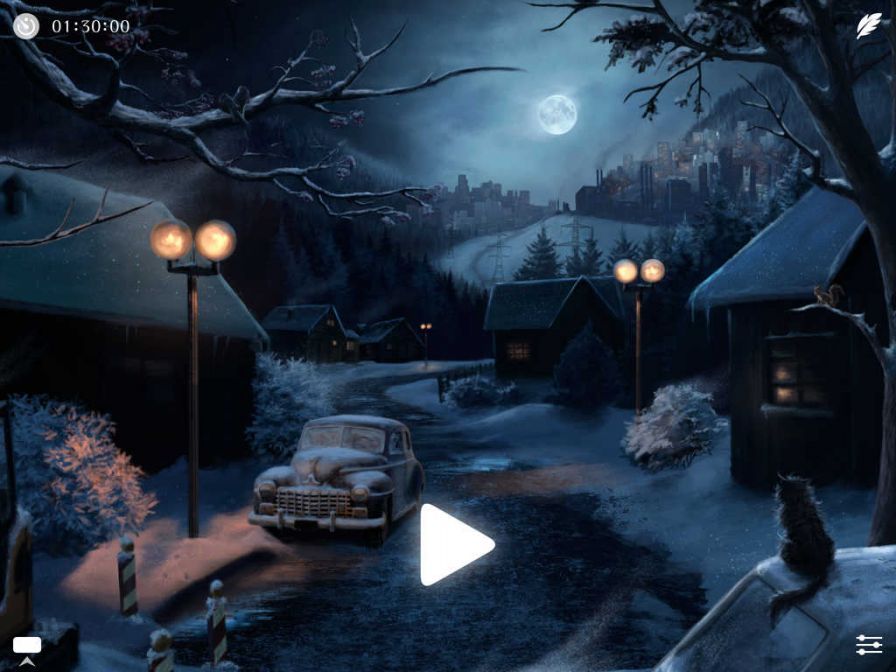Open the sliders settings icon
The width and height of the screenshot is (896, 672).
pos(868,645)
